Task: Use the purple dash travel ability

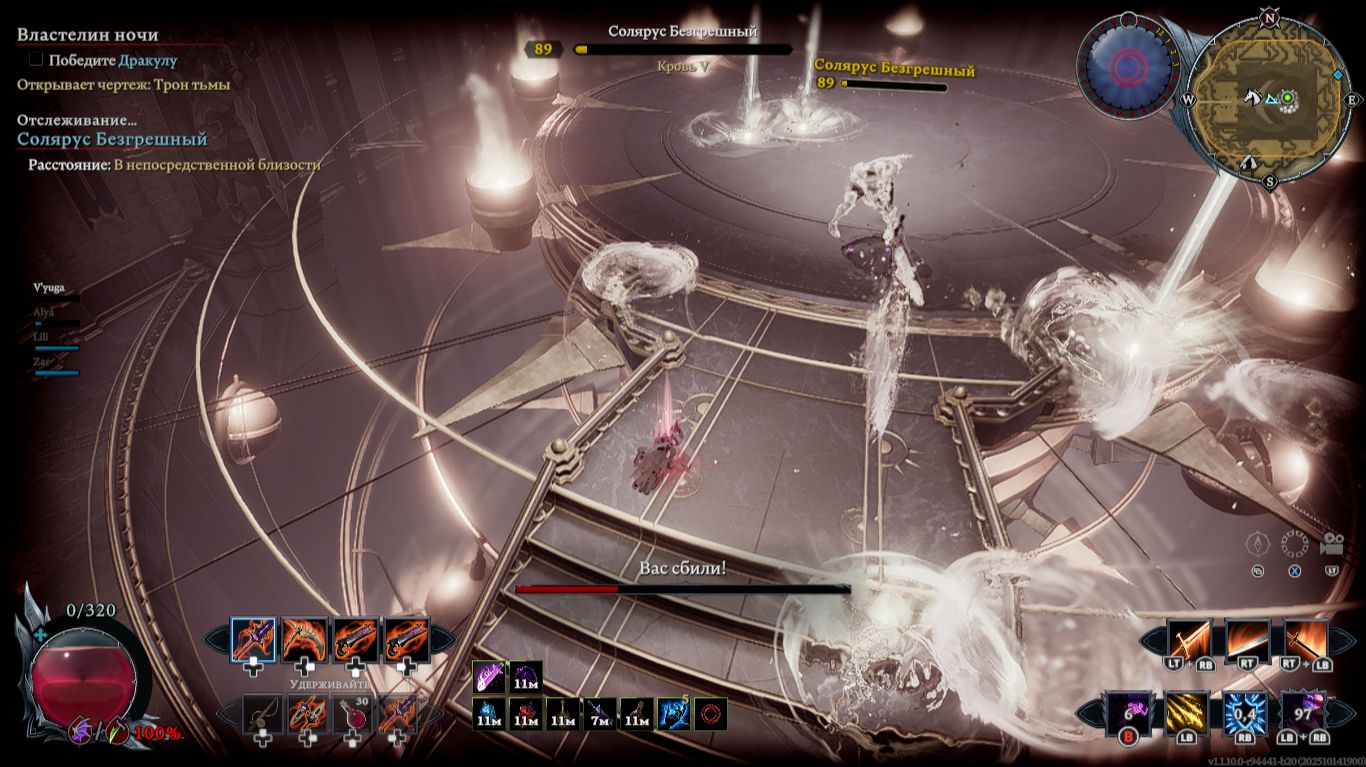Action: 1128,713
